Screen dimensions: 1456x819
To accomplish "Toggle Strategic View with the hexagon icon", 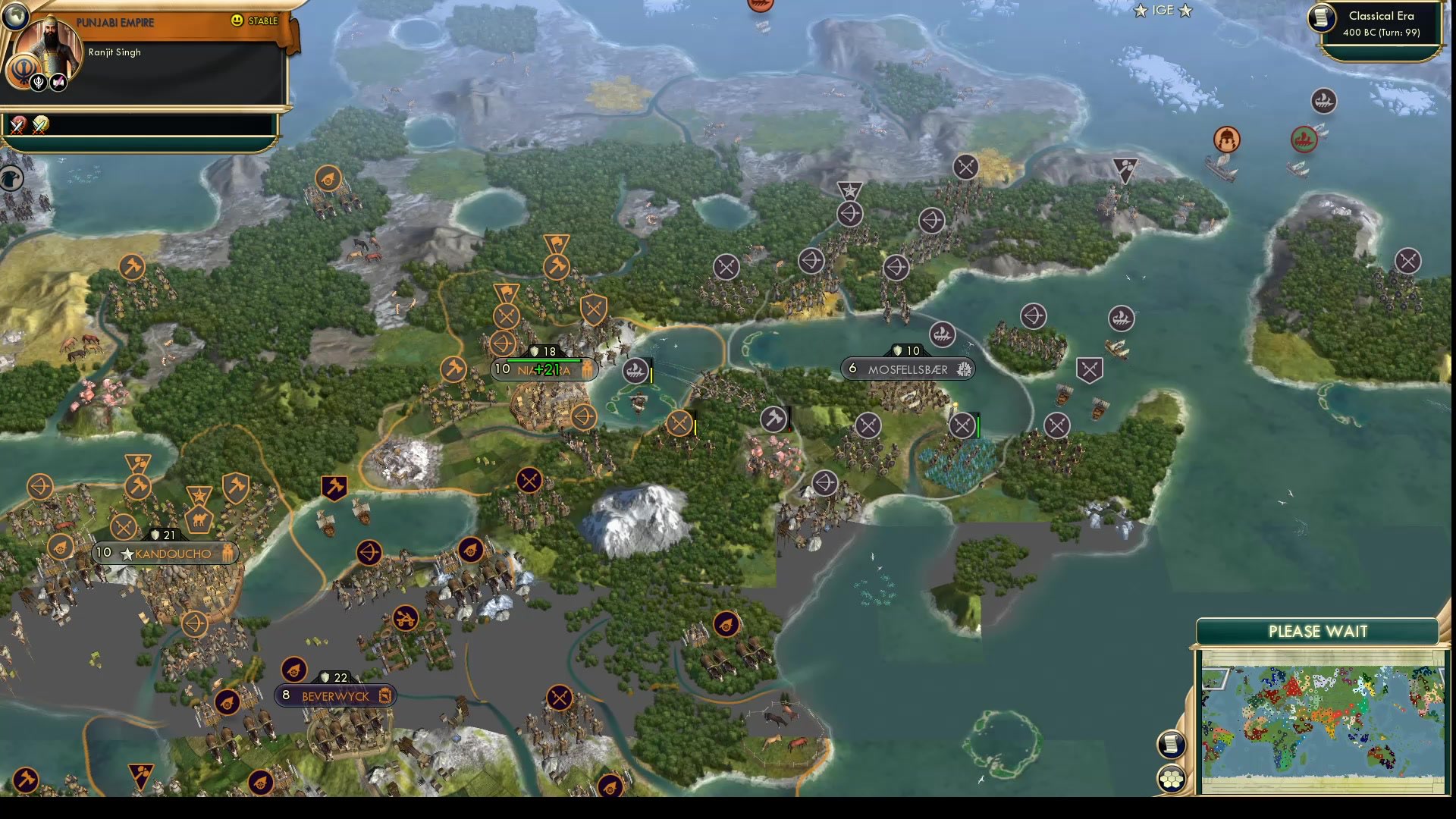I will point(1171,777).
